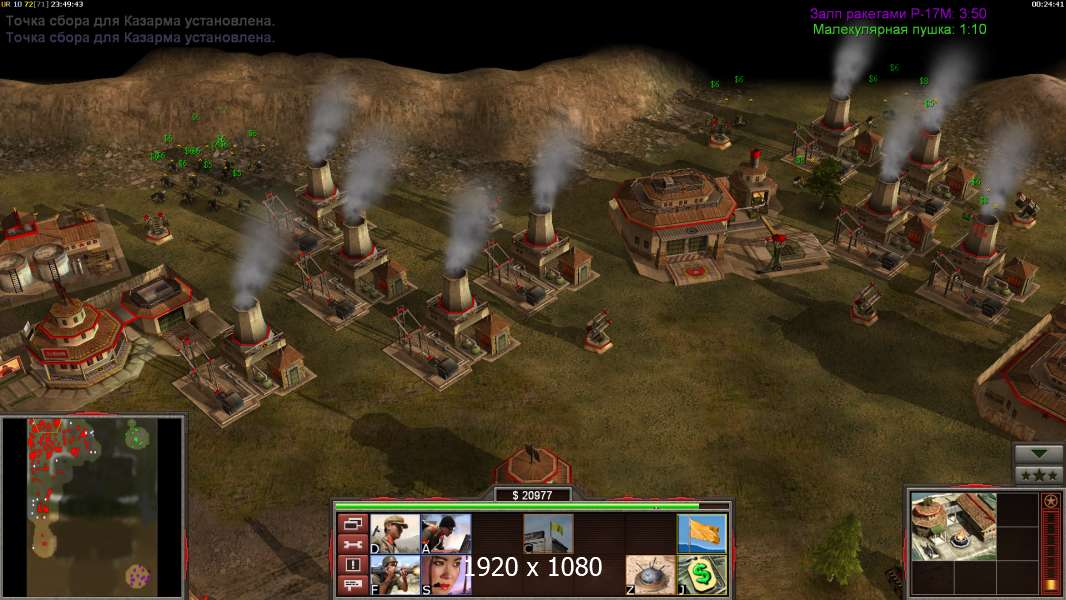Train the Tank Hunter rocket soldier
Image resolution: width=1066 pixels, height=600 pixels.
point(395,575)
